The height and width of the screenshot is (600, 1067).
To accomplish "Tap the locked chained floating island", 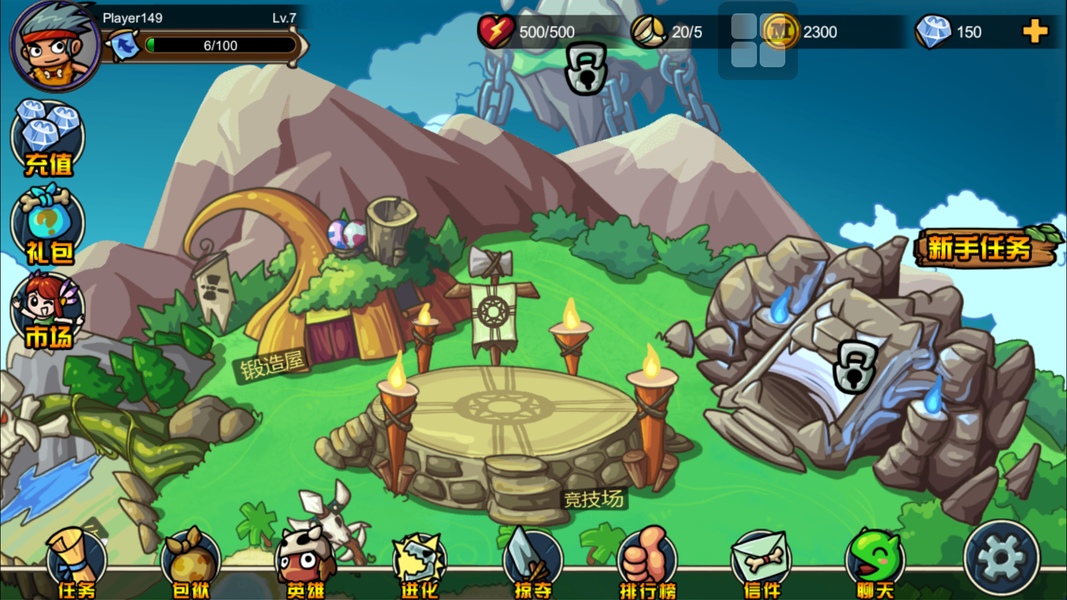I will [586, 70].
